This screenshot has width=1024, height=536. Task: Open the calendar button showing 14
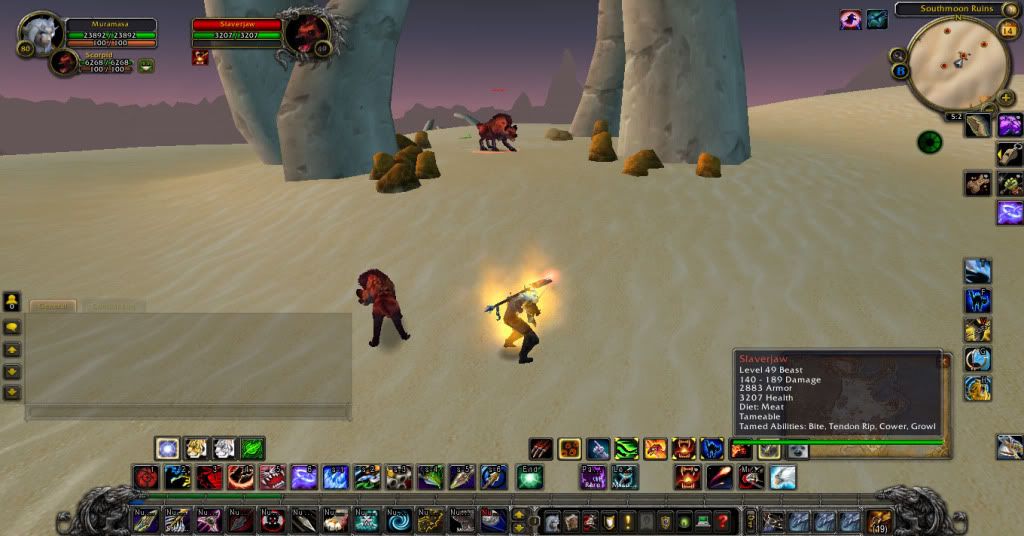[x=1006, y=29]
